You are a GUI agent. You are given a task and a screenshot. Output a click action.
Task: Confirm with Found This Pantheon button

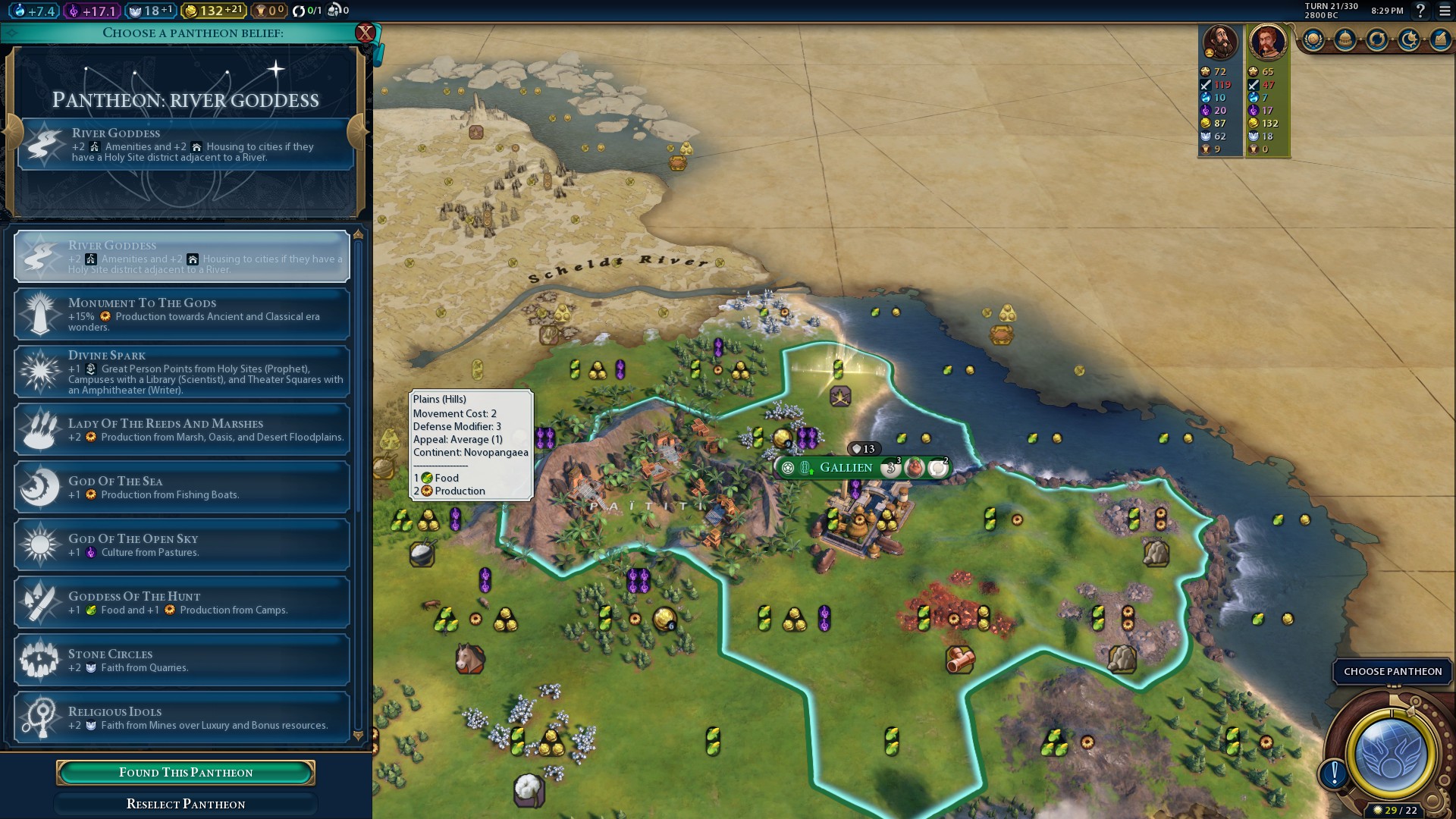(x=186, y=772)
